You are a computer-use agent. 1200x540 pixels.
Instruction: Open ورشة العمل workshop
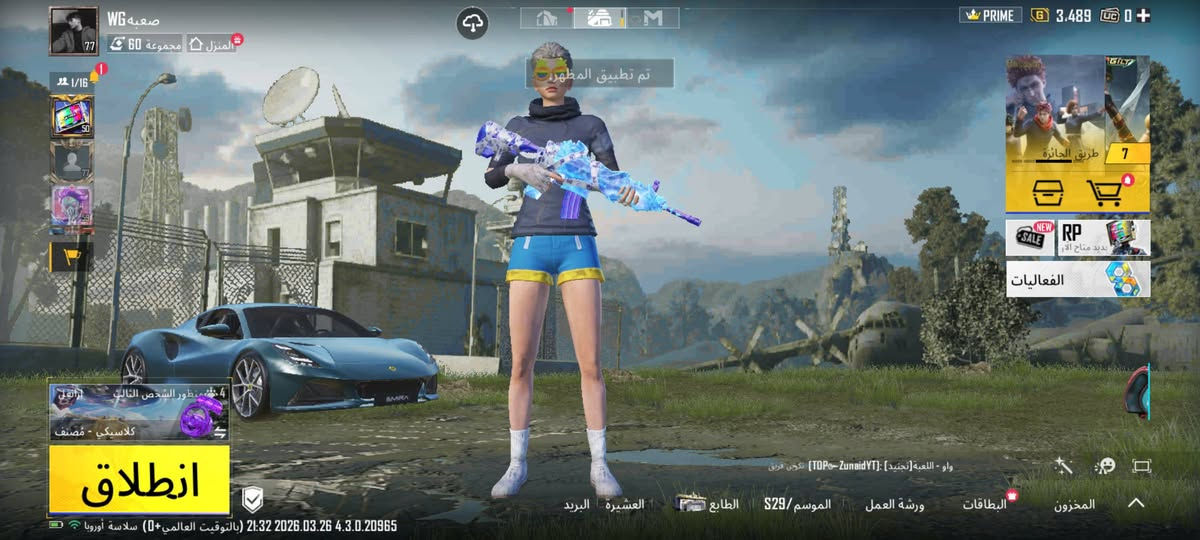(x=895, y=505)
